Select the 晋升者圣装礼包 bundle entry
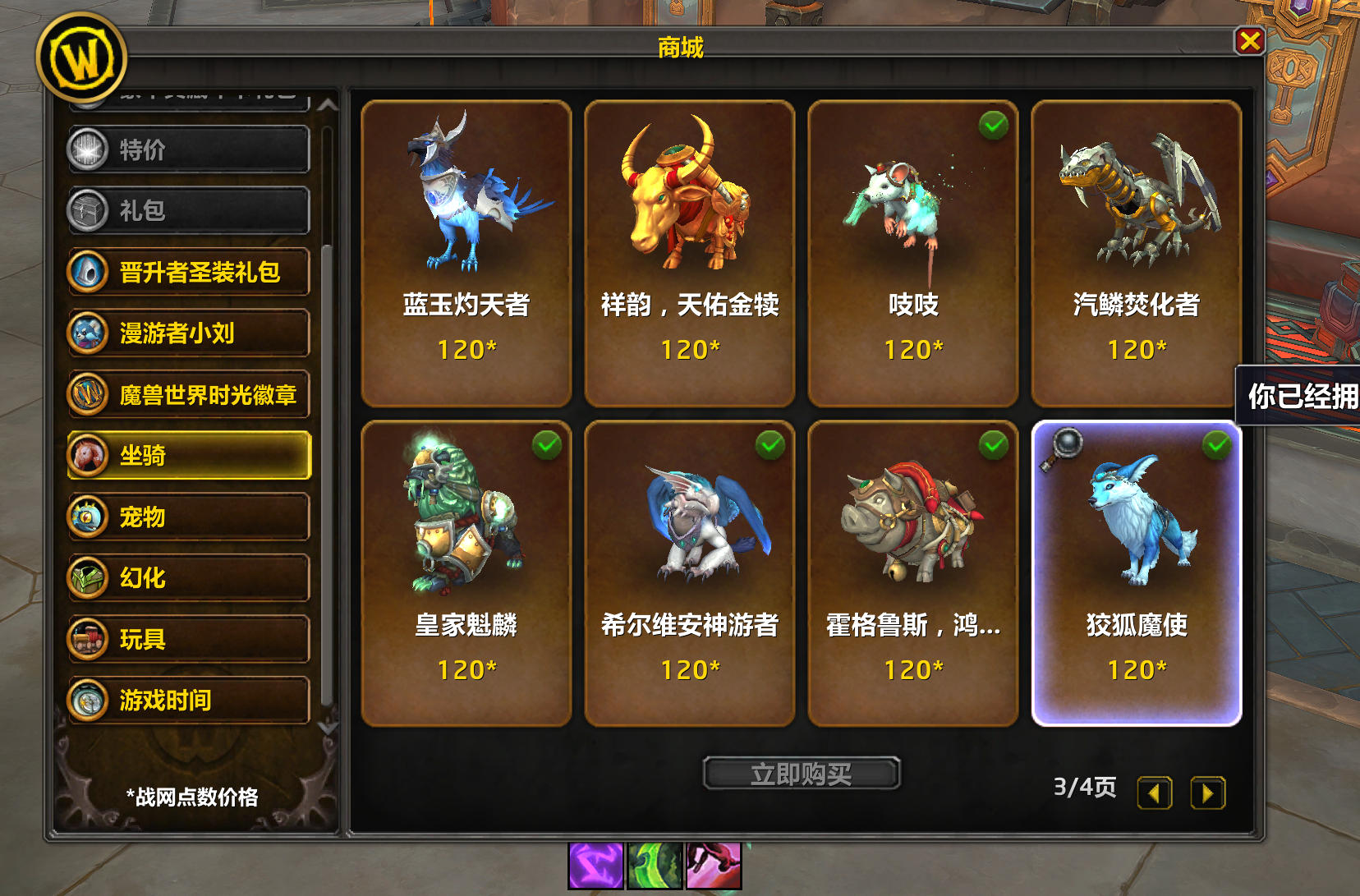Image resolution: width=1360 pixels, height=896 pixels. pyautogui.click(x=90, y=272)
